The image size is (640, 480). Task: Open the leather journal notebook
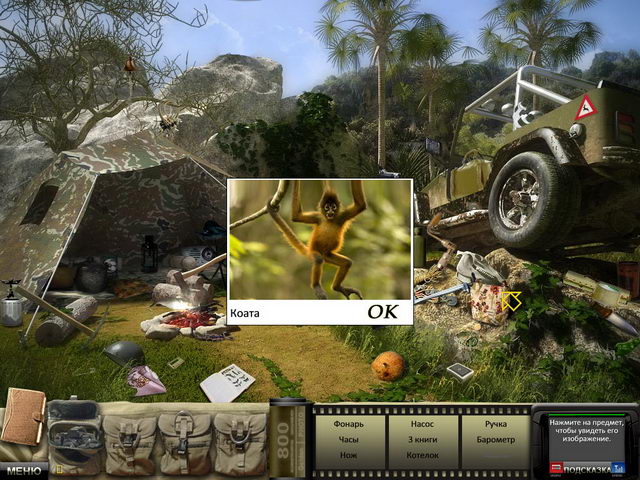point(22,417)
